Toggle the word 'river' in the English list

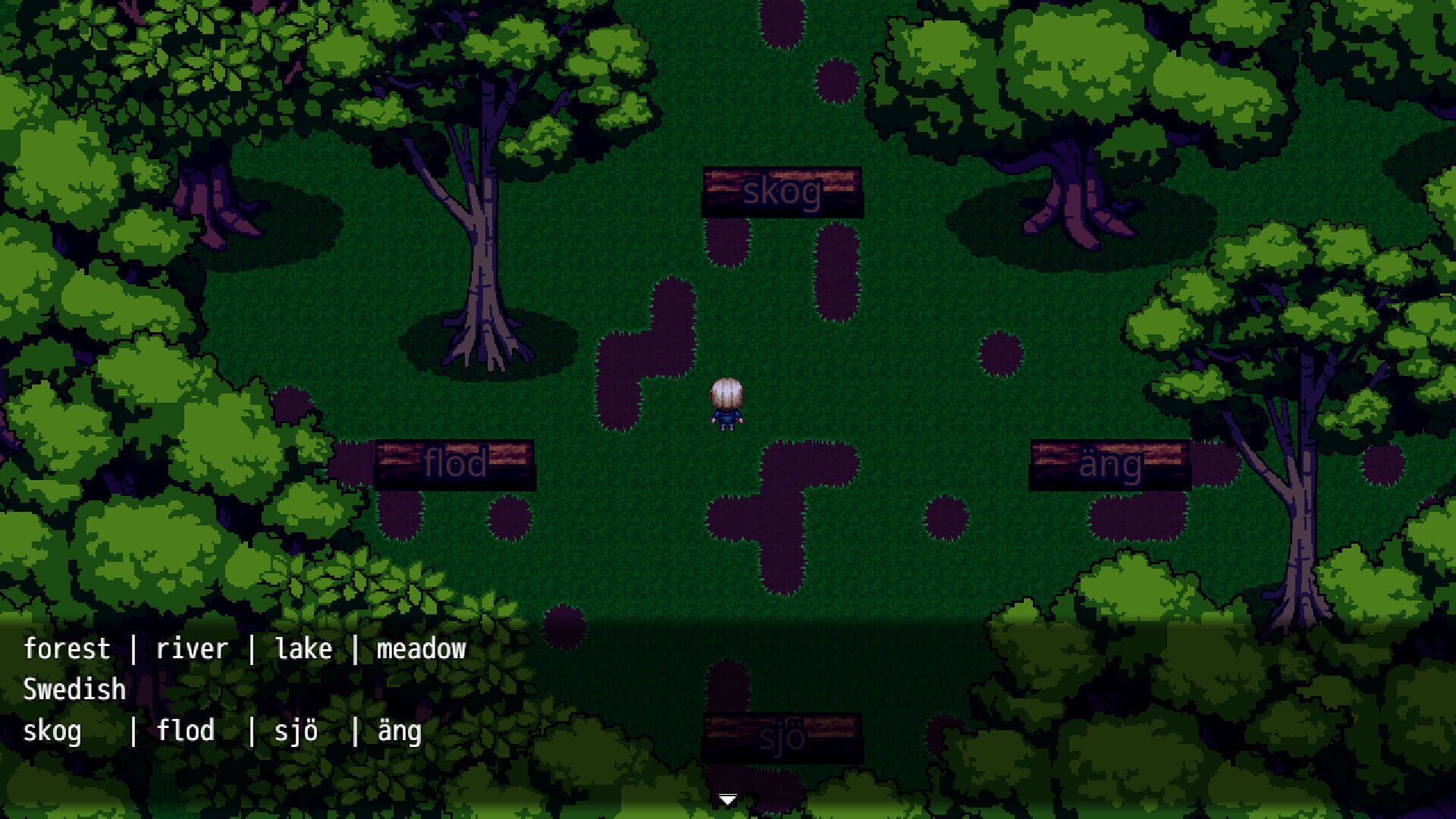click(x=191, y=648)
